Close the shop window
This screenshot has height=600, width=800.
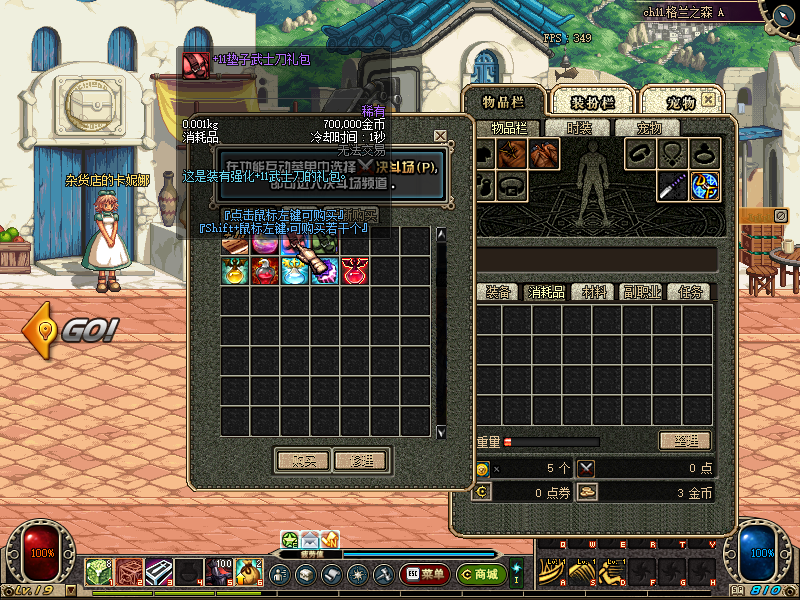[440, 136]
